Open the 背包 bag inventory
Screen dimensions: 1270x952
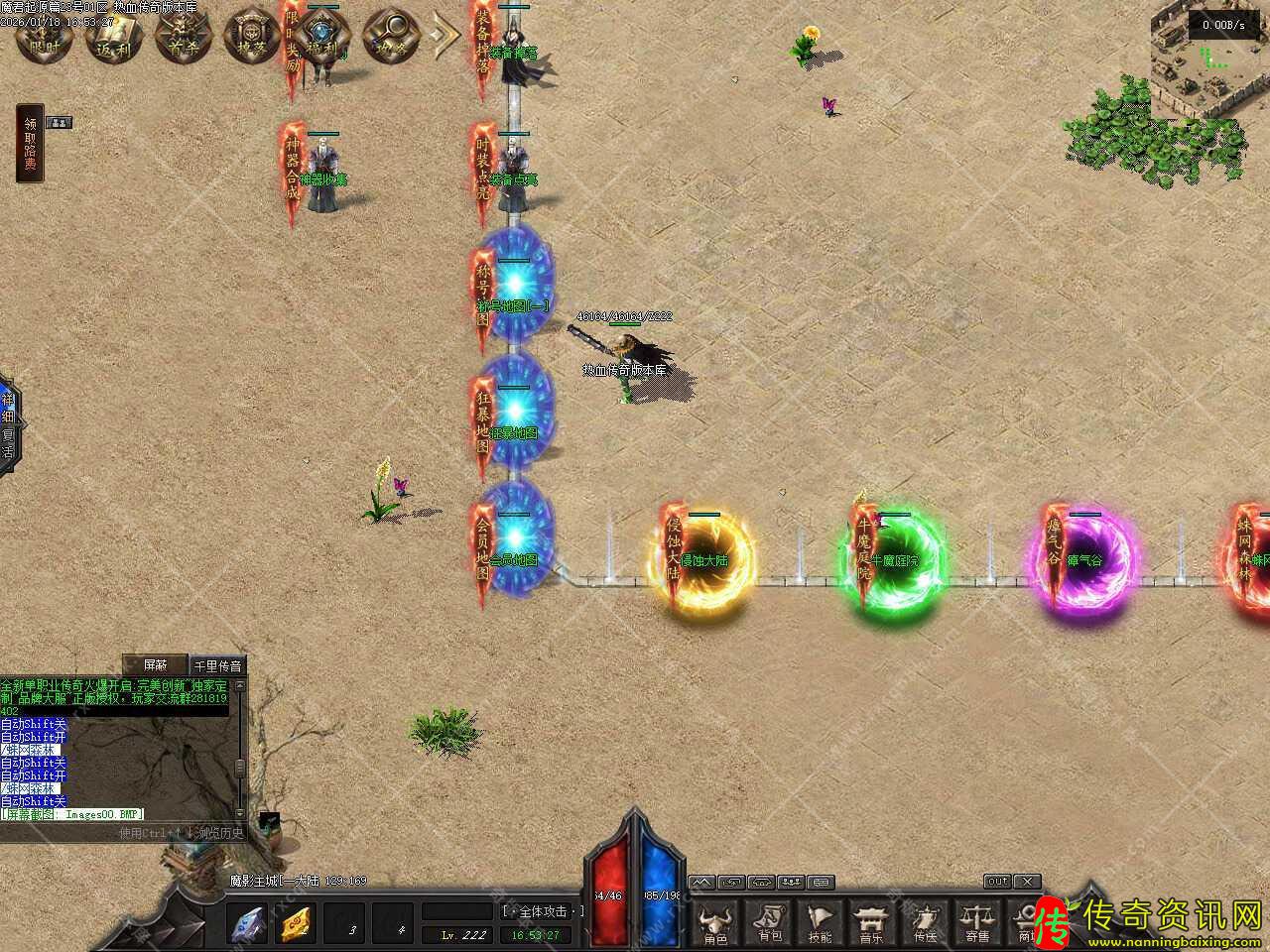pos(769,923)
